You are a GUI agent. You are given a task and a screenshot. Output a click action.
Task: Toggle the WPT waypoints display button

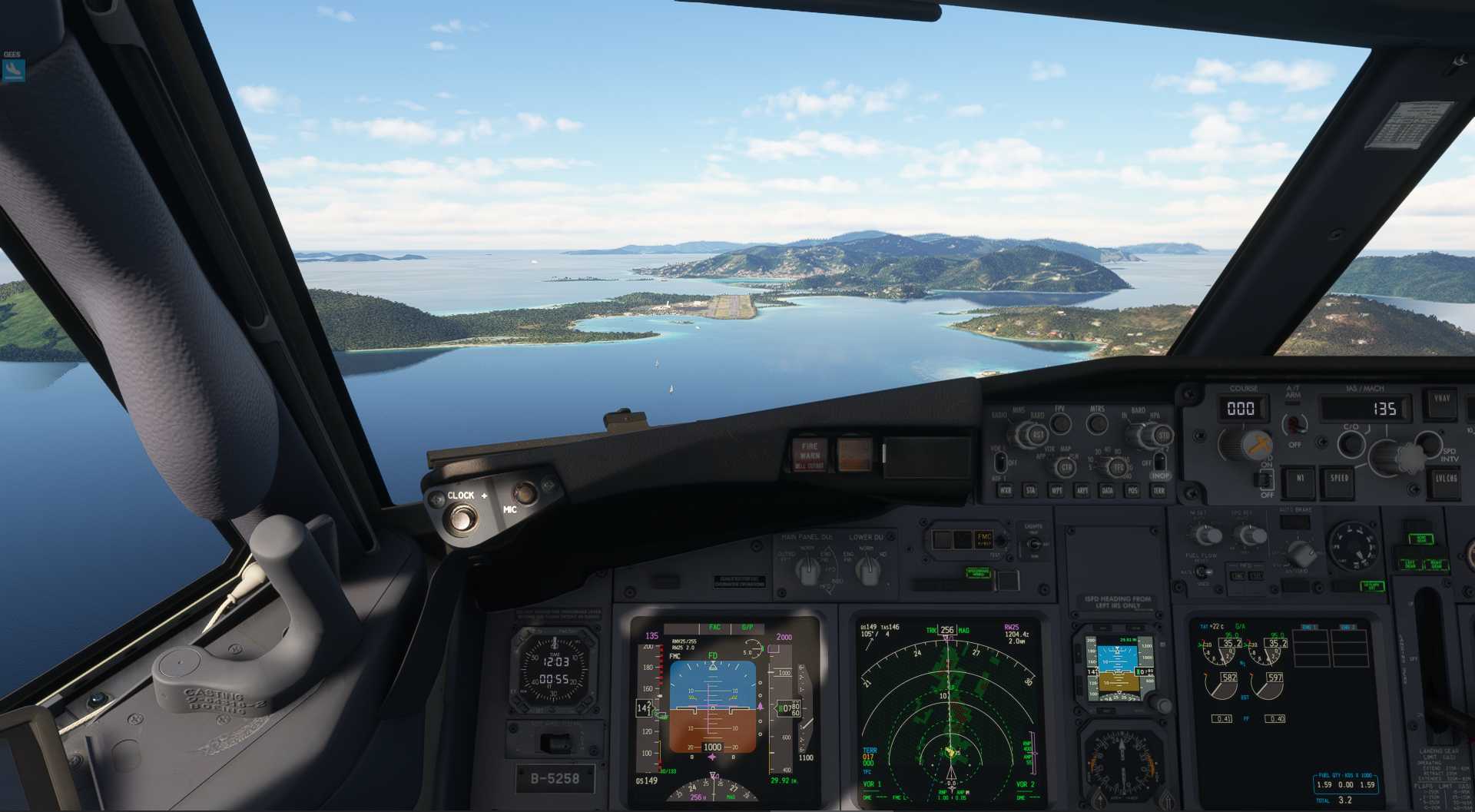(x=1056, y=490)
